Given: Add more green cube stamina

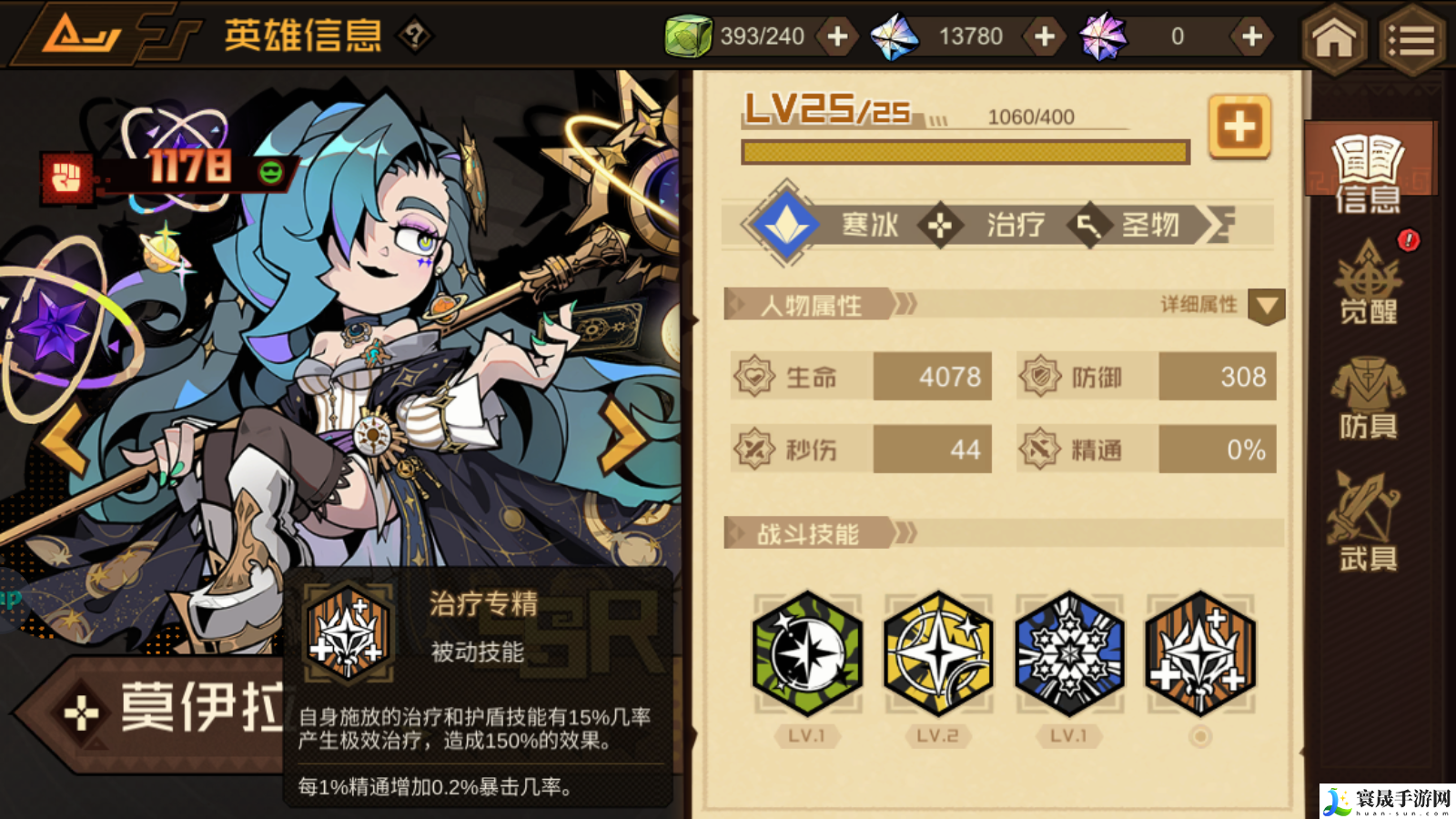Looking at the screenshot, I should (x=837, y=36).
